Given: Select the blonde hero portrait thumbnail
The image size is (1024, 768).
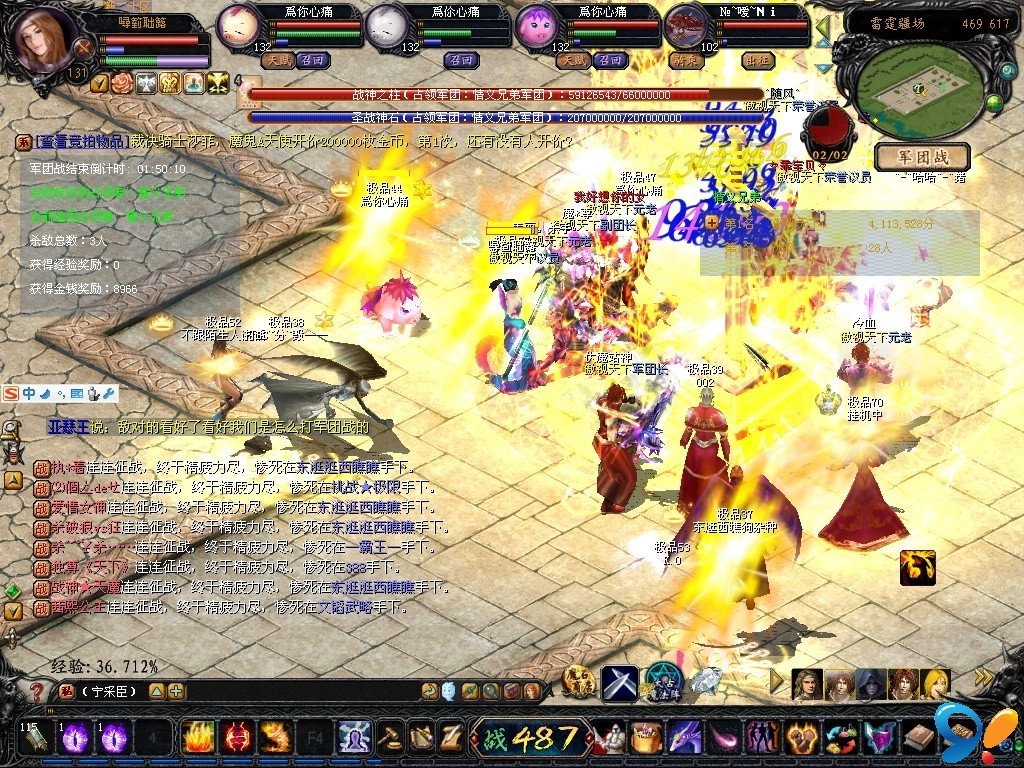Looking at the screenshot, I should tap(936, 684).
